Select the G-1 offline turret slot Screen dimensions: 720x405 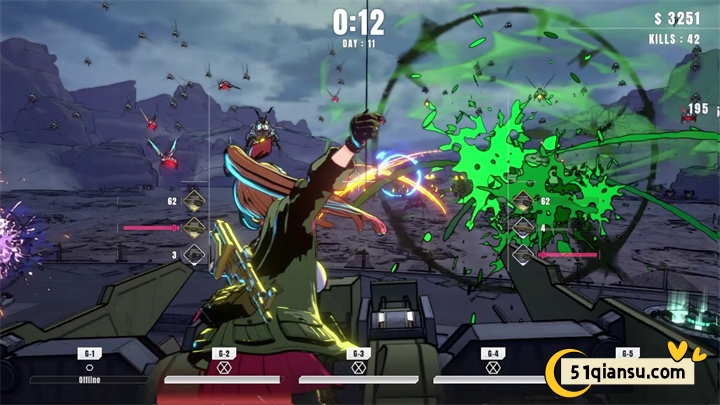tap(89, 367)
